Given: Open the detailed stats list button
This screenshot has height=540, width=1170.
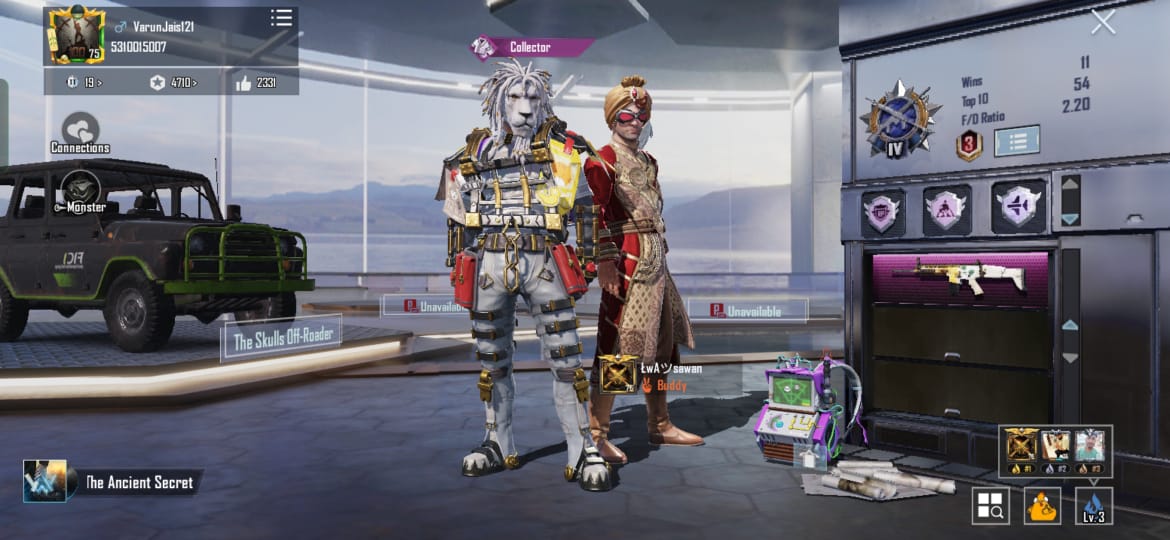Looking at the screenshot, I should click(1016, 140).
